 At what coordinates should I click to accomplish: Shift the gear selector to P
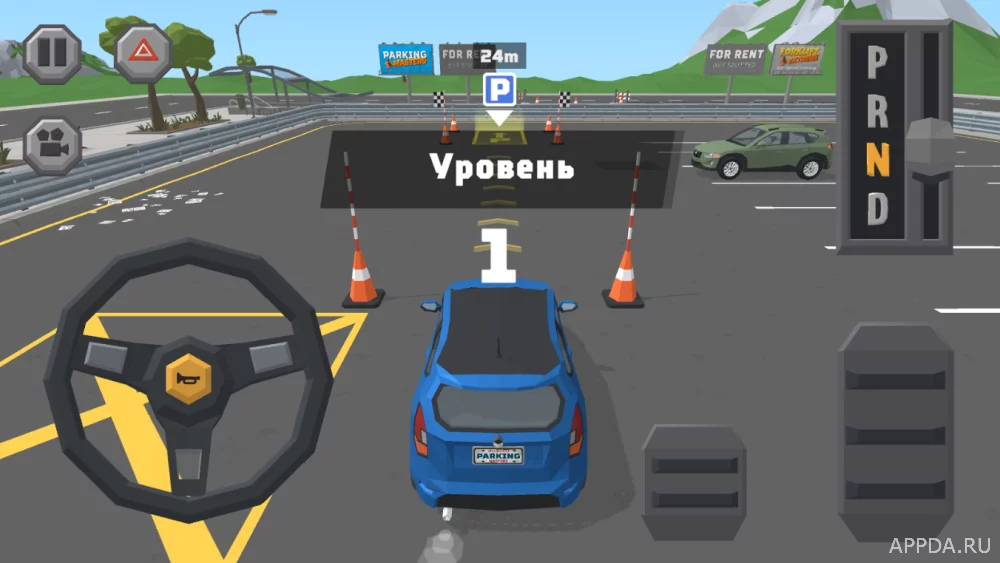[877, 65]
